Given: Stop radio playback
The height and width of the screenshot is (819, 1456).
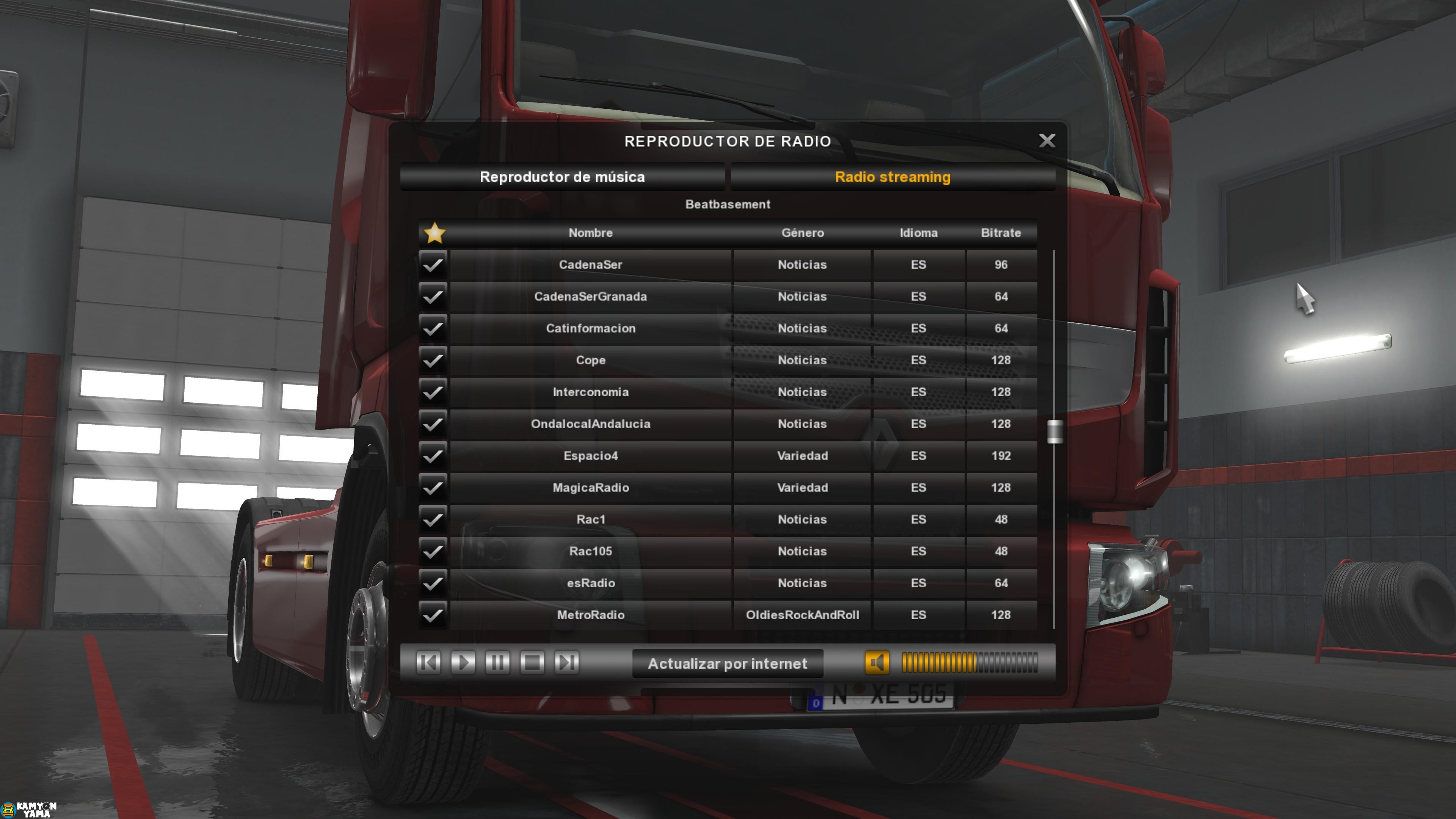Looking at the screenshot, I should pos(532,664).
